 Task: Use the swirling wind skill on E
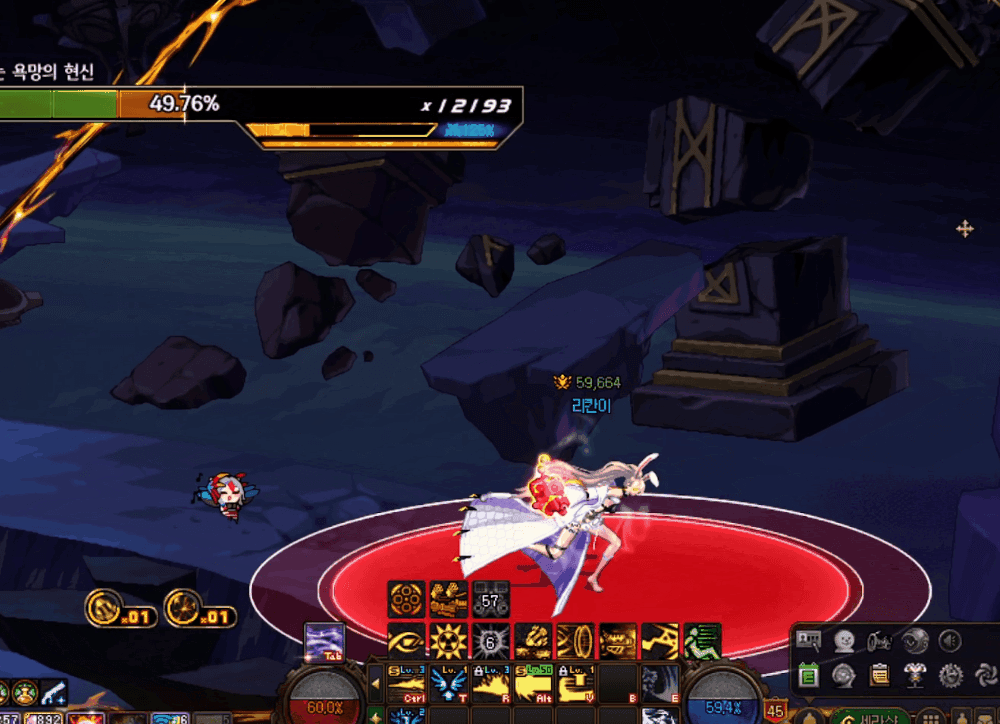[x=660, y=684]
